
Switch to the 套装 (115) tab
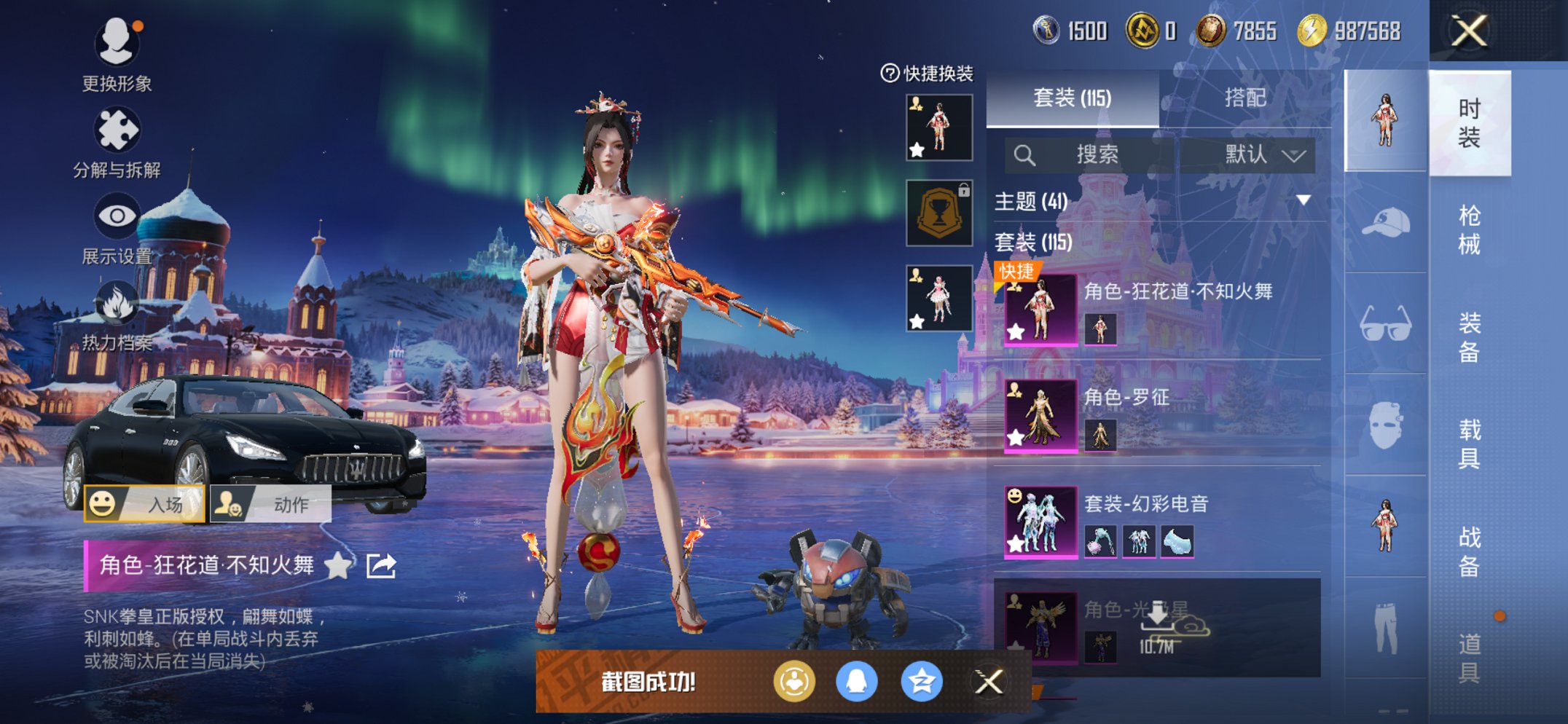(x=1072, y=98)
